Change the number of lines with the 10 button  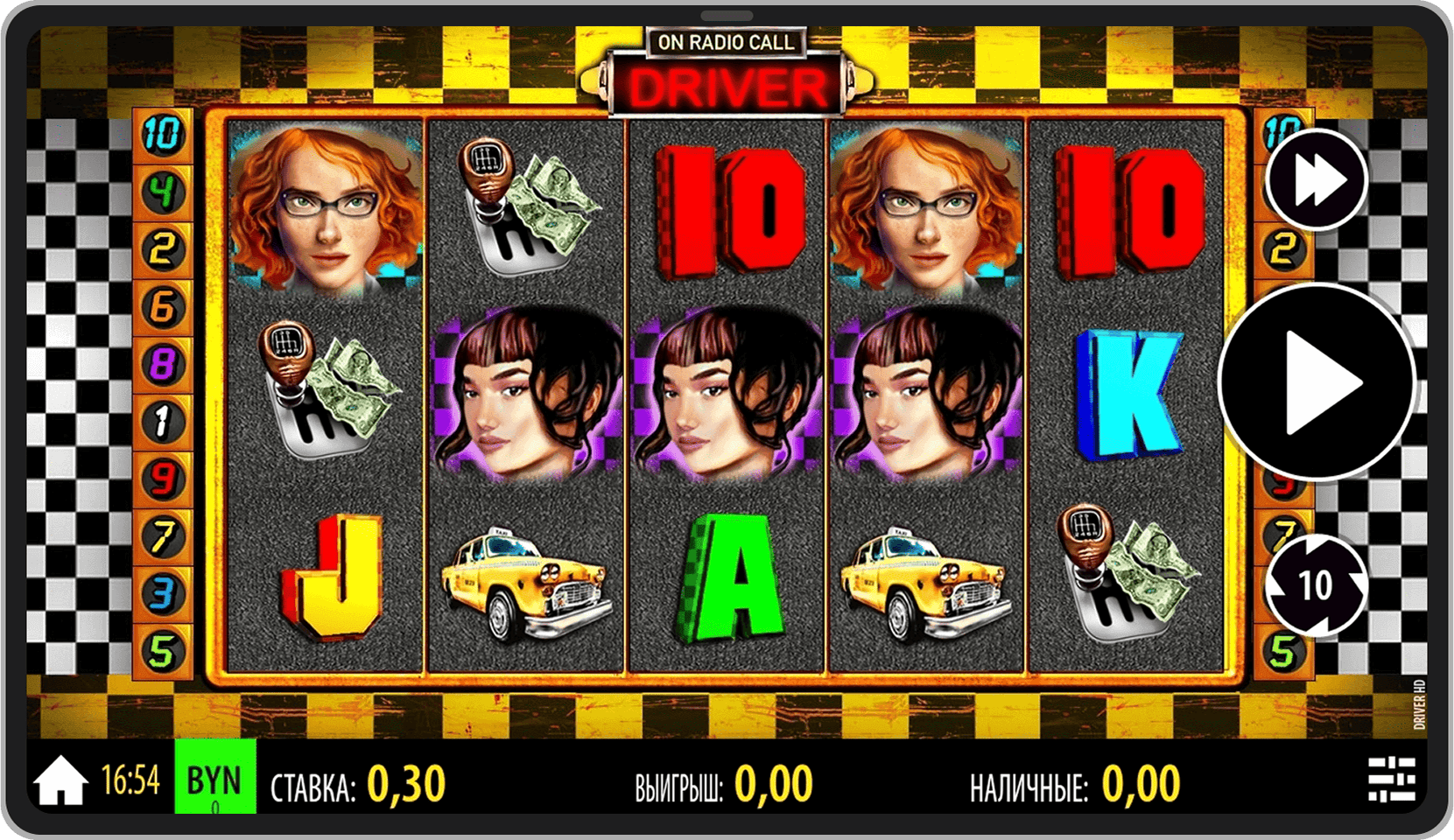pos(1315,584)
